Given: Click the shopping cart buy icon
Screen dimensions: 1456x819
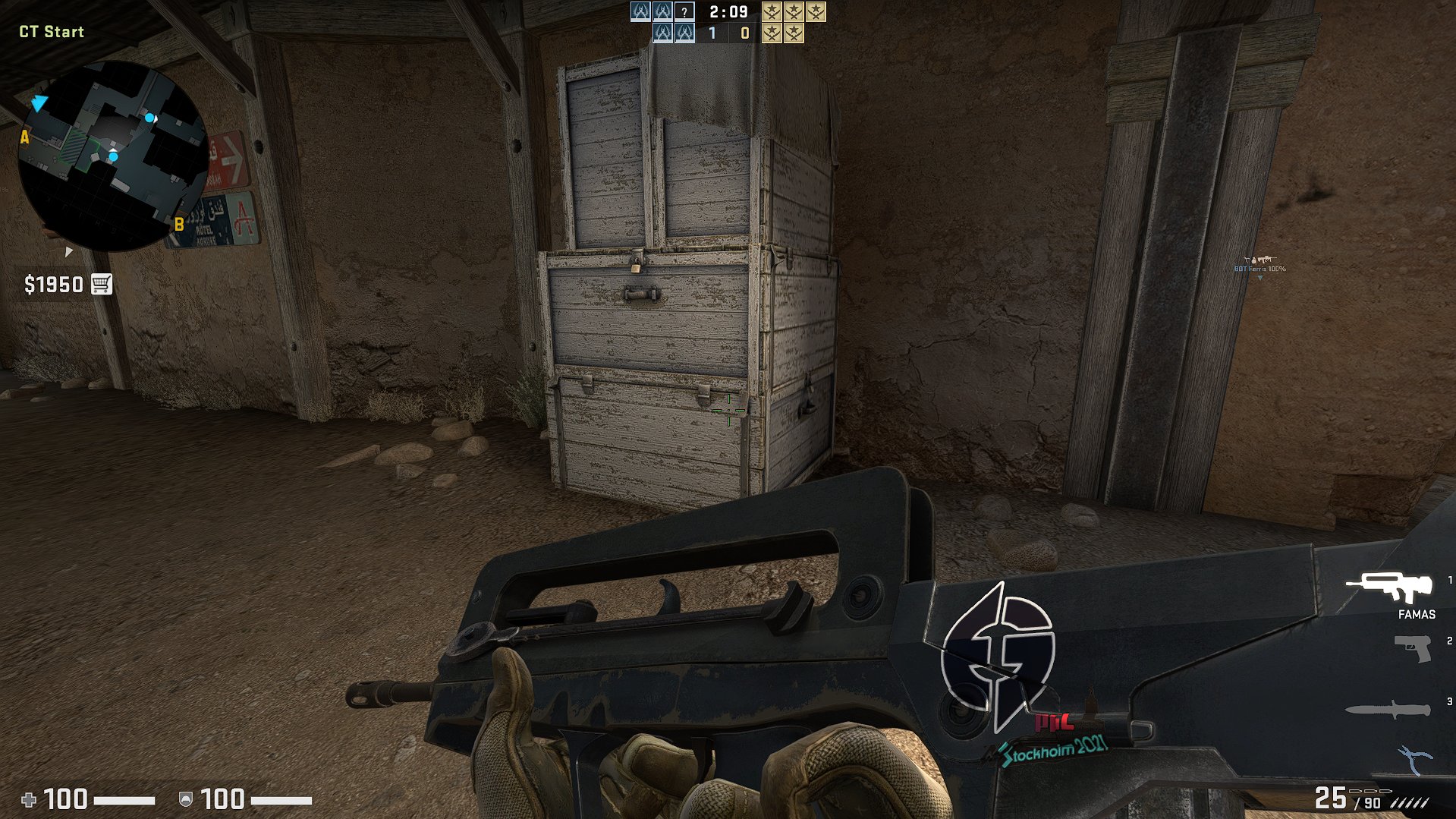Looking at the screenshot, I should (x=102, y=285).
